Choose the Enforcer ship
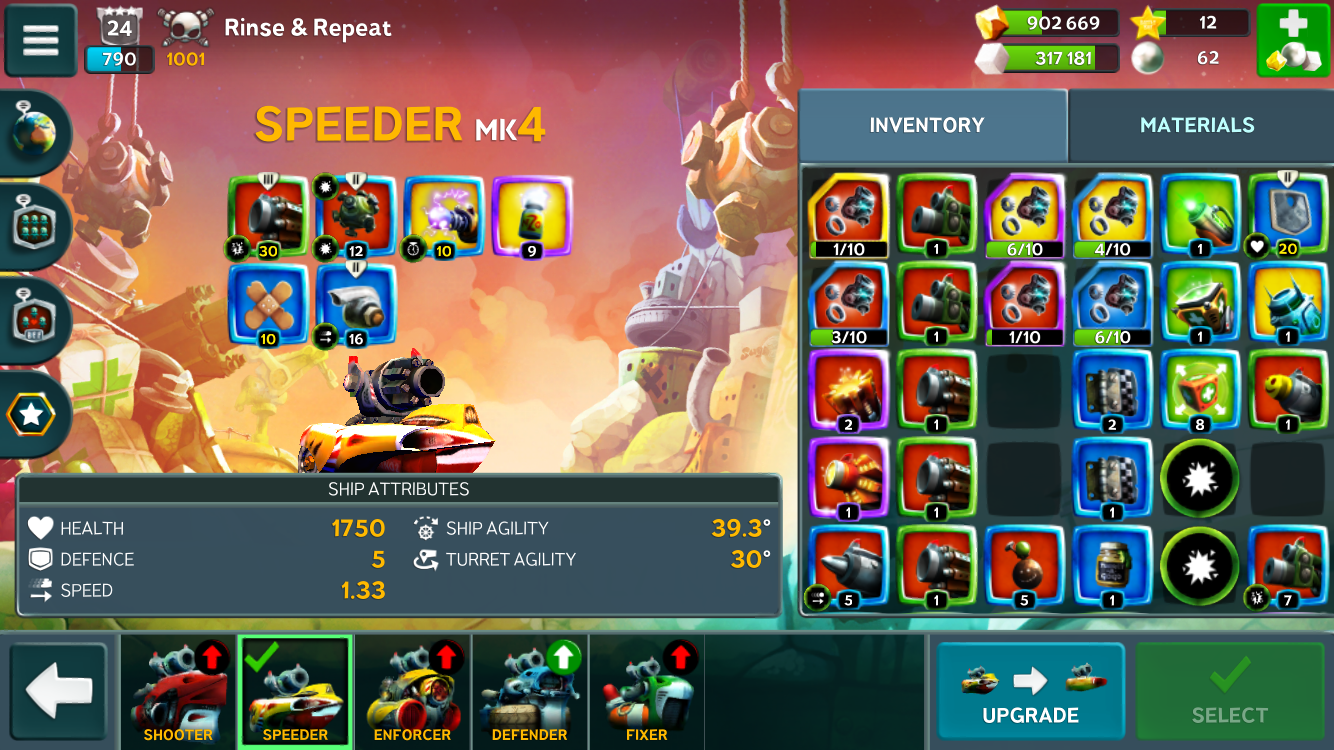Image resolution: width=1334 pixels, height=750 pixels. pyautogui.click(x=412, y=692)
